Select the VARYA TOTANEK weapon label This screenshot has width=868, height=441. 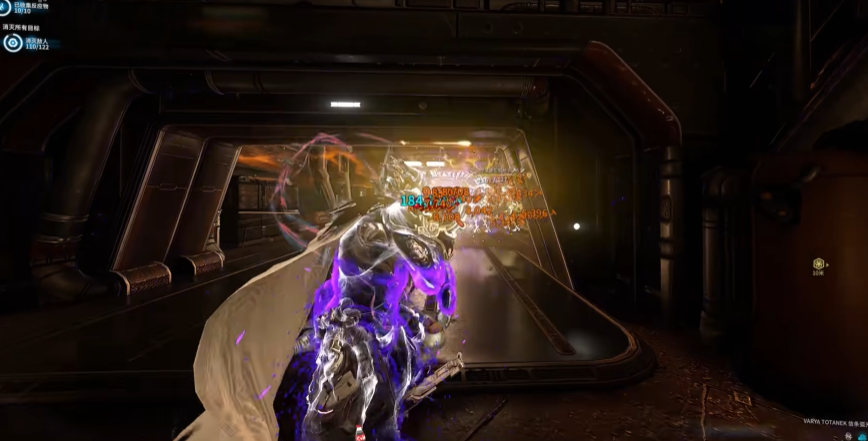[x=828, y=423]
